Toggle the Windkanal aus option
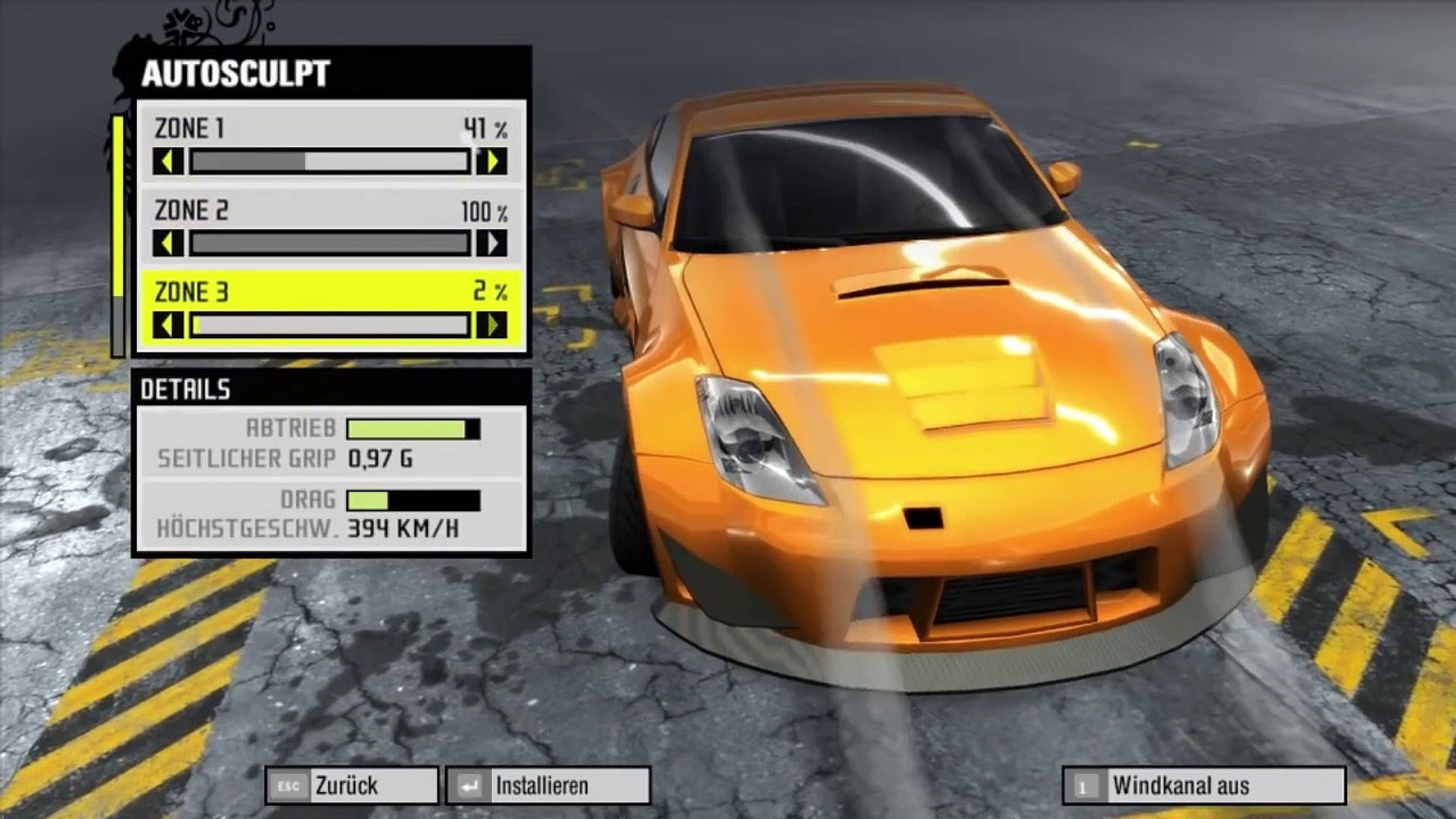 [x=1203, y=786]
